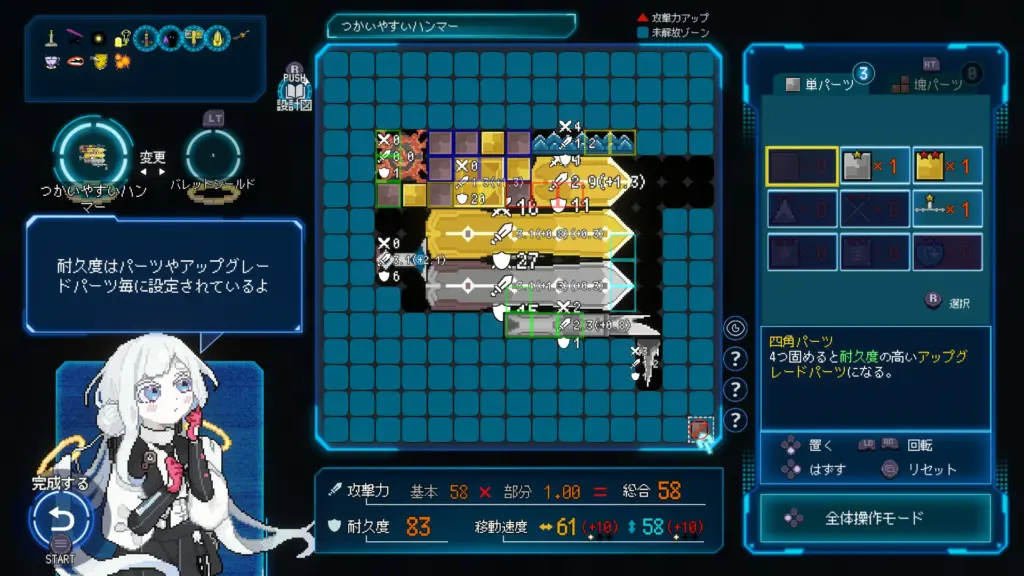Click the weapon name field つかいやすいハンマー
The image size is (1024, 576).
(x=451, y=26)
